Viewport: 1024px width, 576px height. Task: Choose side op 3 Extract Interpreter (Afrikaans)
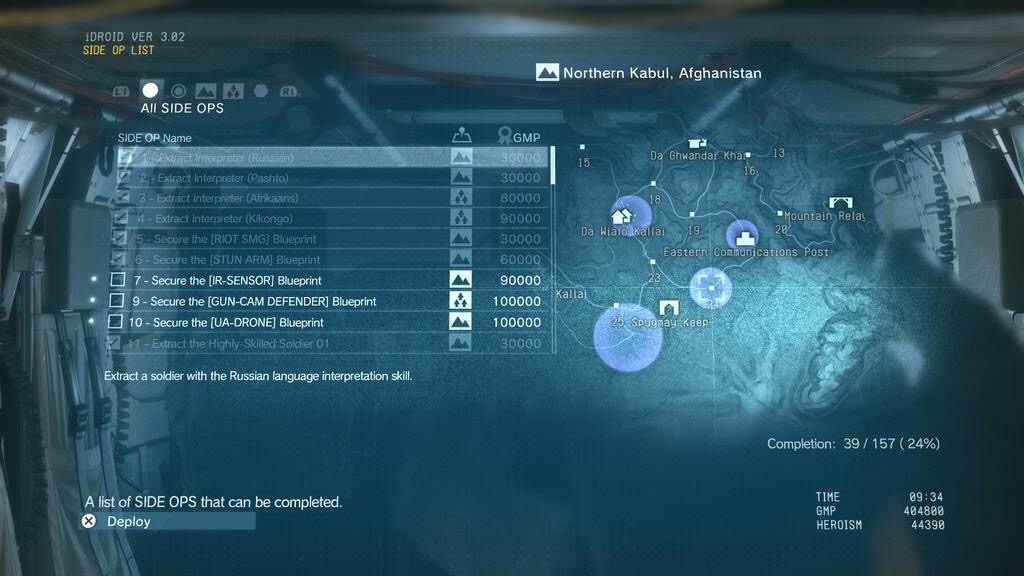point(330,198)
